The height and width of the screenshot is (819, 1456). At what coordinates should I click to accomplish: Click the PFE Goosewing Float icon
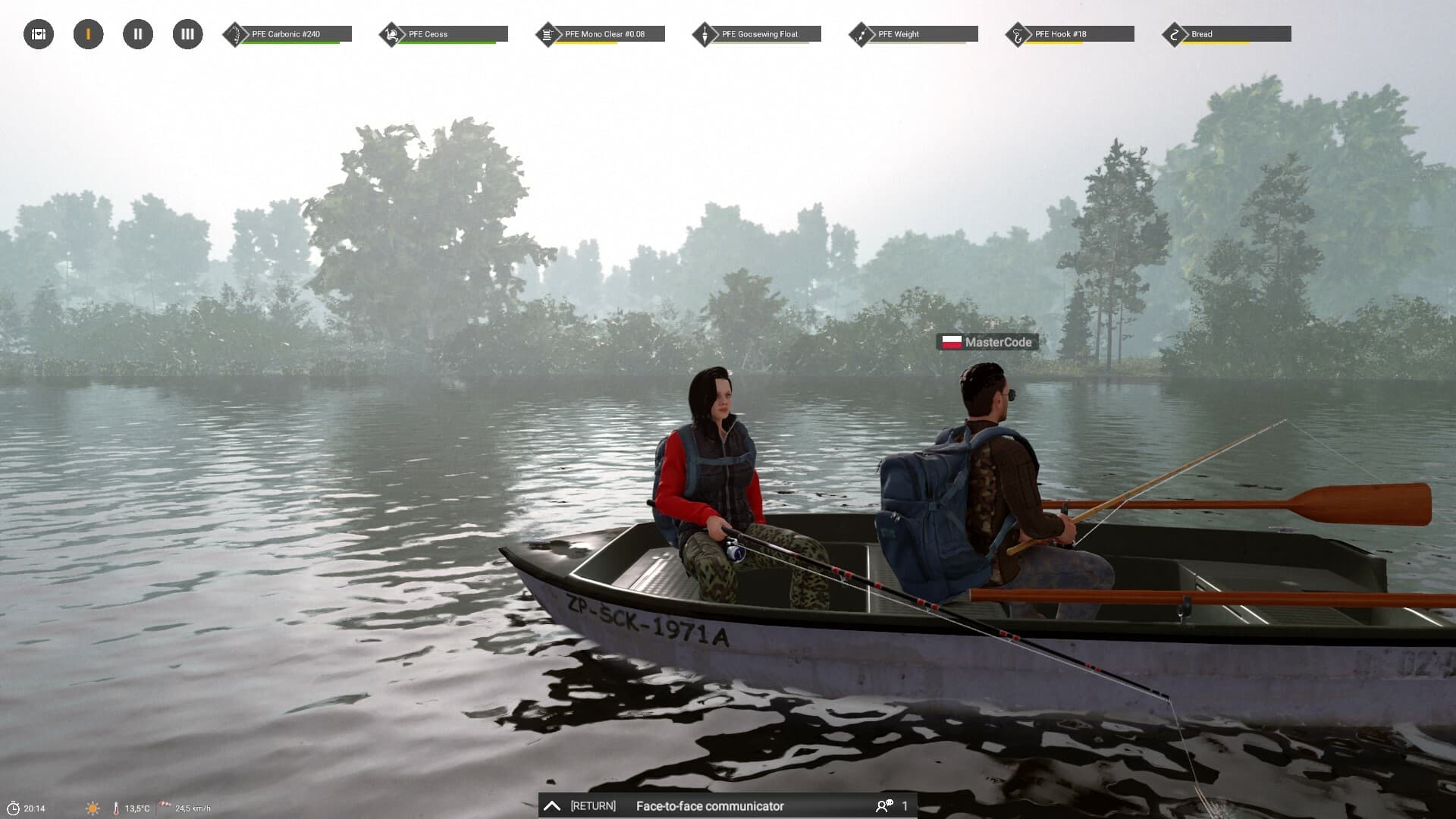tap(704, 33)
